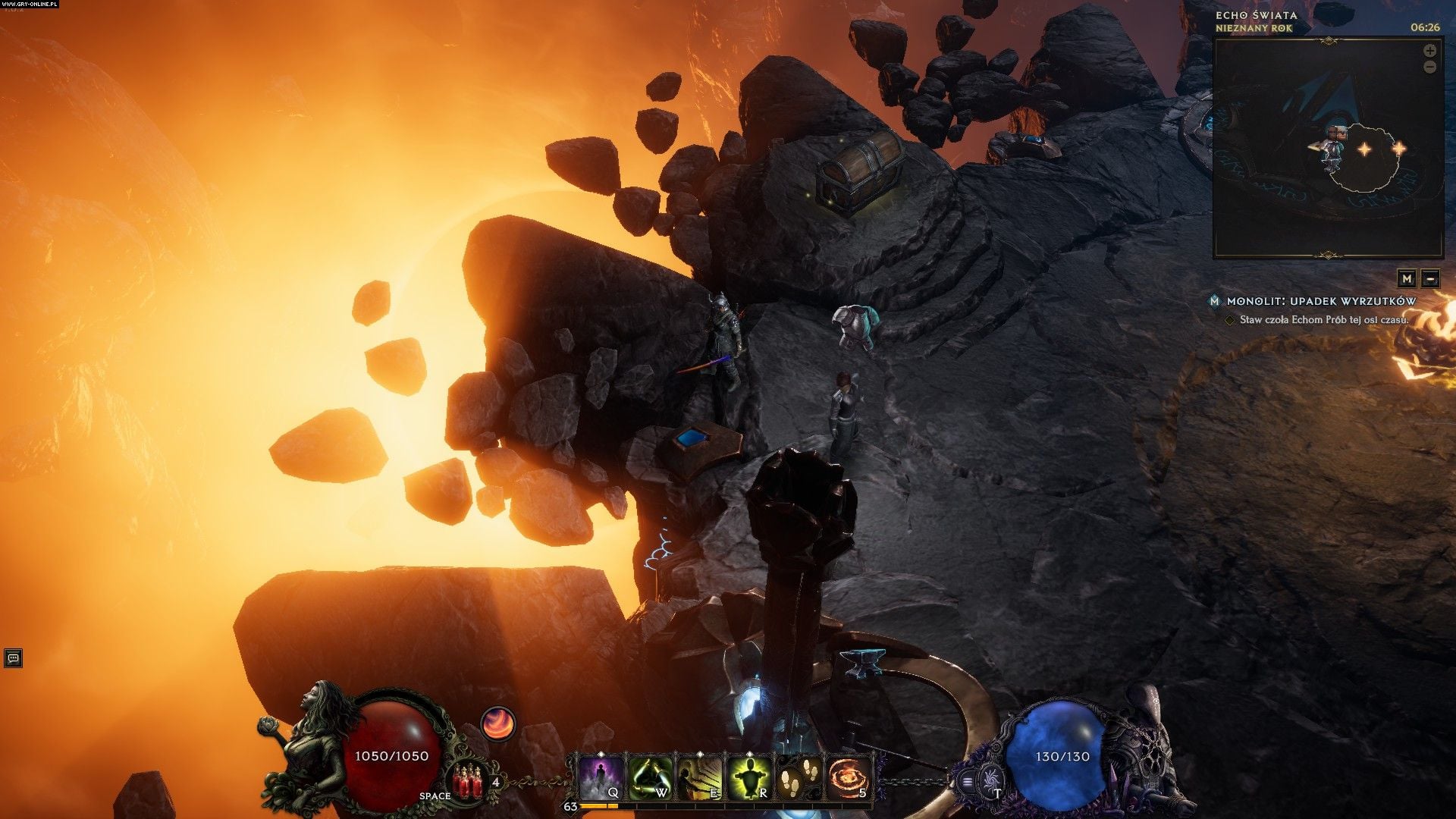Select the footprints movement skill slot
Screen dimensions: 1456x819
800,778
